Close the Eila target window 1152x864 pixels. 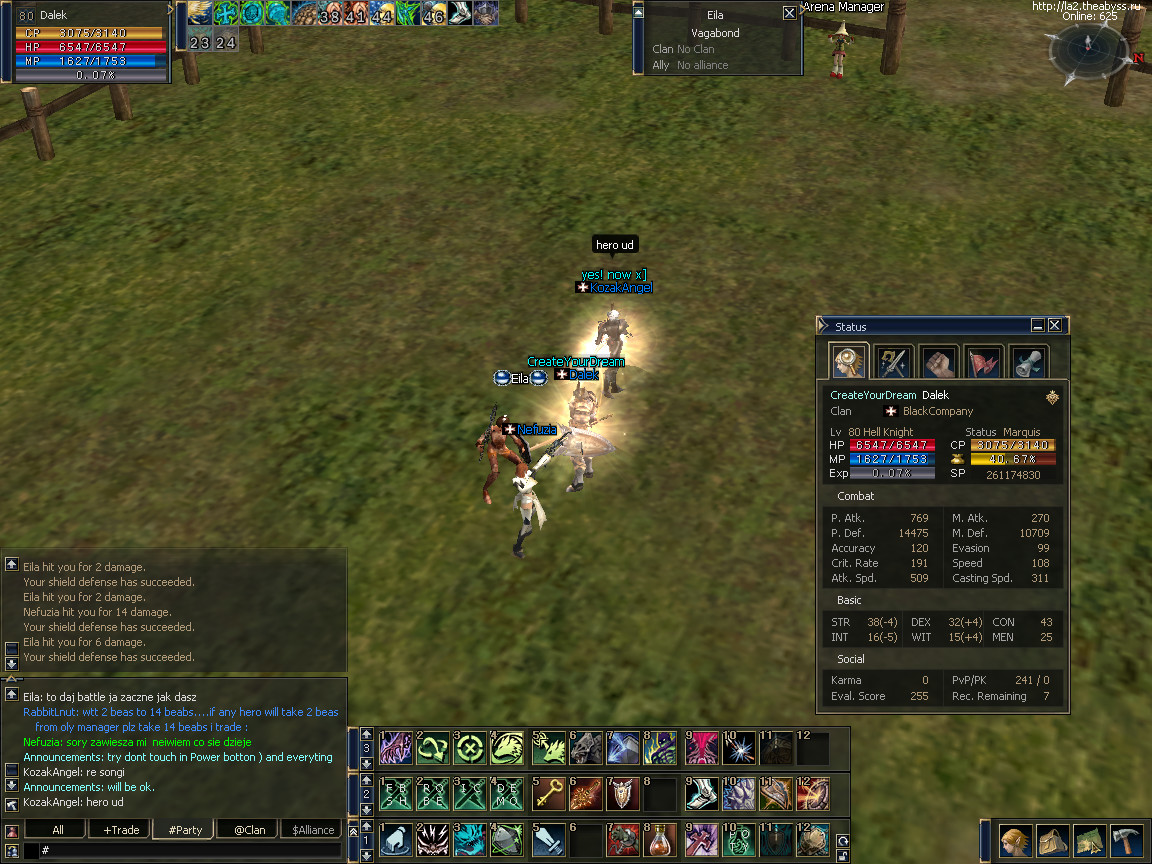coord(789,14)
